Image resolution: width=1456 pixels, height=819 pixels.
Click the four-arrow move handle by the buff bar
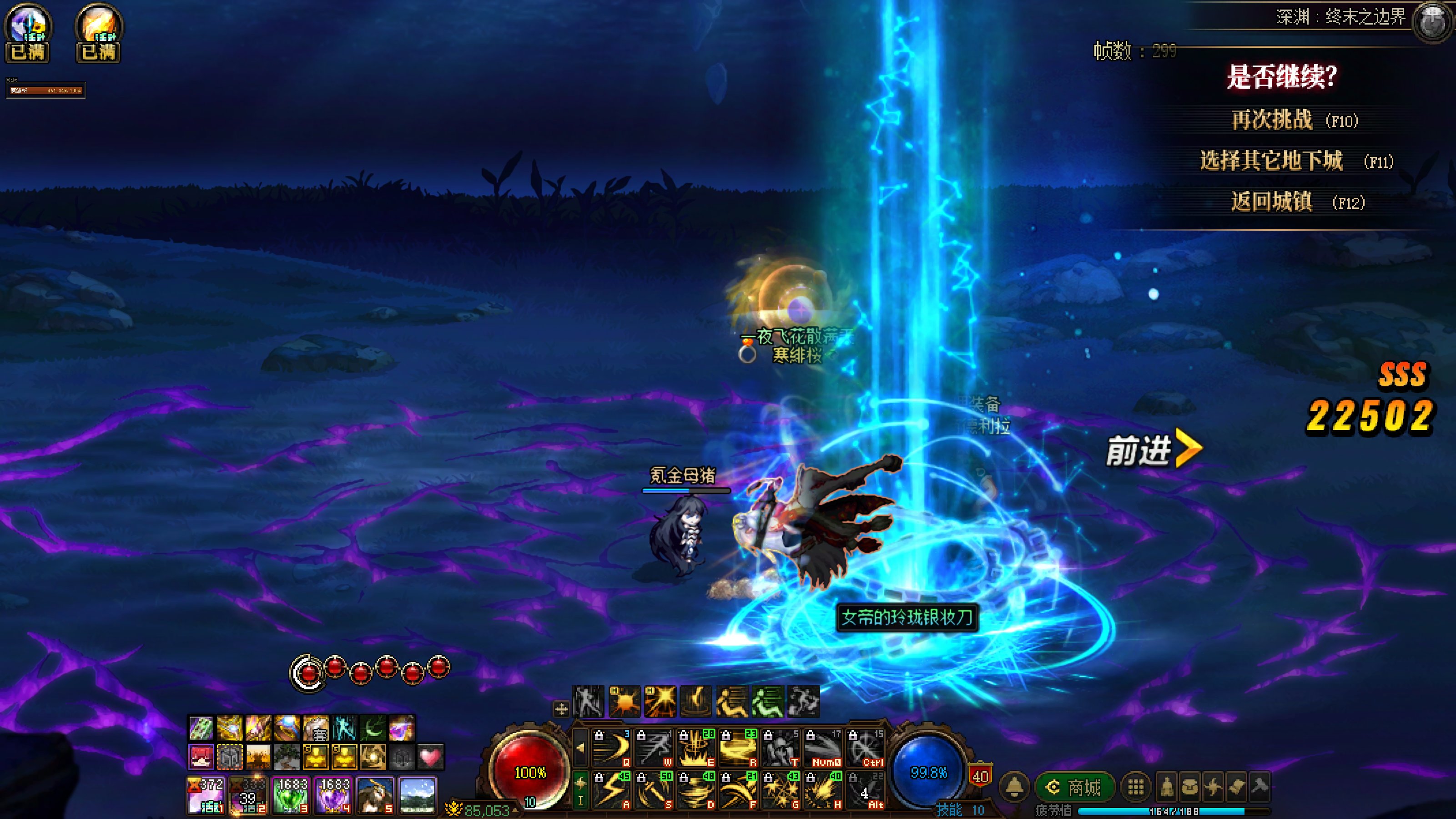click(x=561, y=709)
